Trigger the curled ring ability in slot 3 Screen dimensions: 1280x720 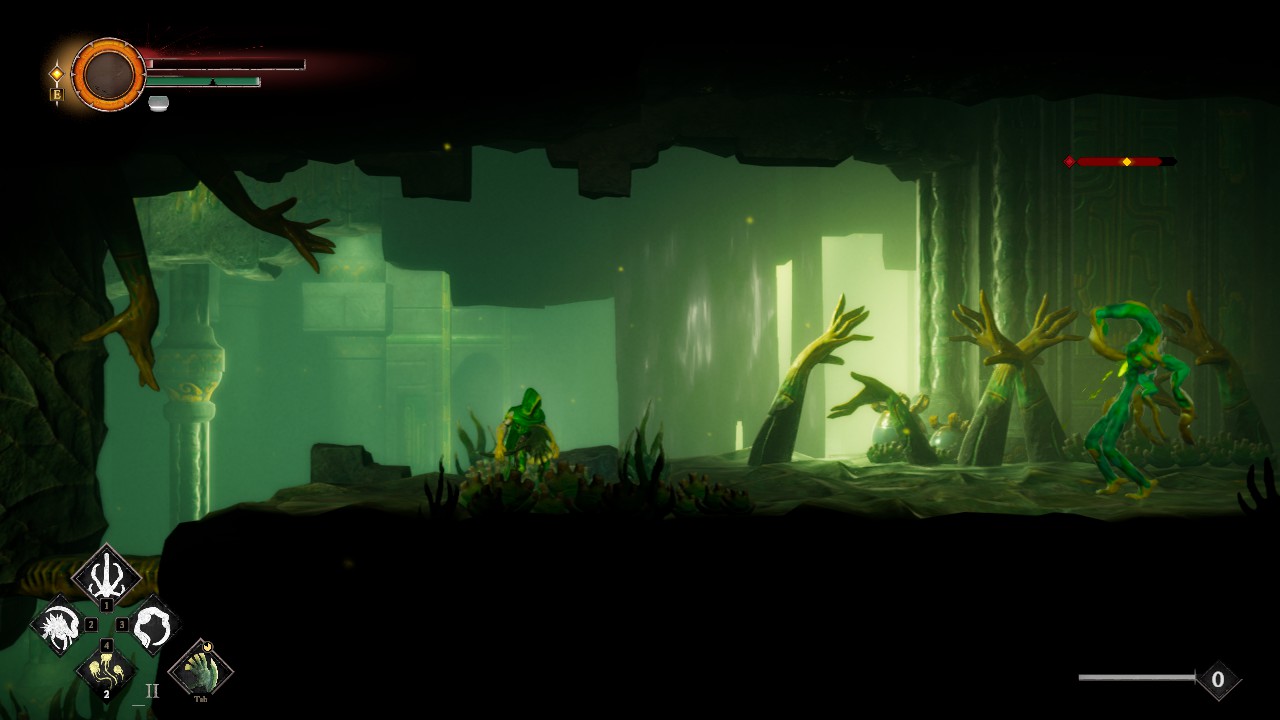(154, 626)
